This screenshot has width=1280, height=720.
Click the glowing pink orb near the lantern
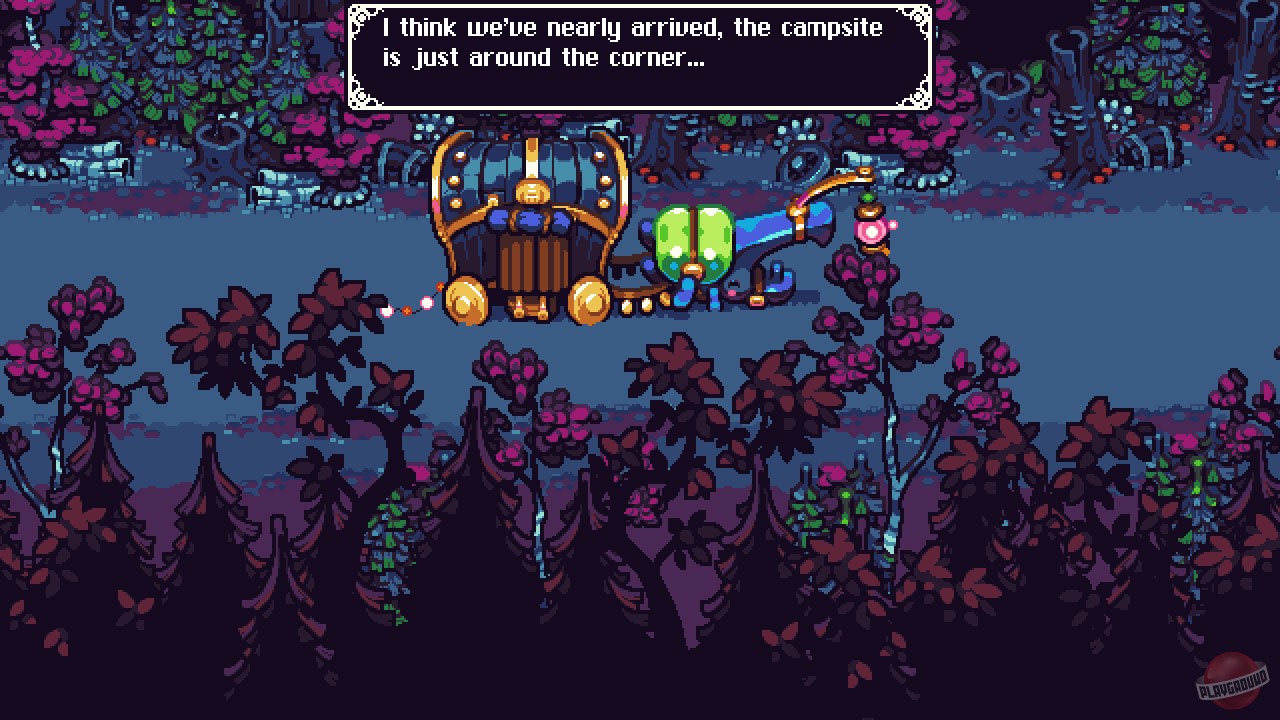872,232
